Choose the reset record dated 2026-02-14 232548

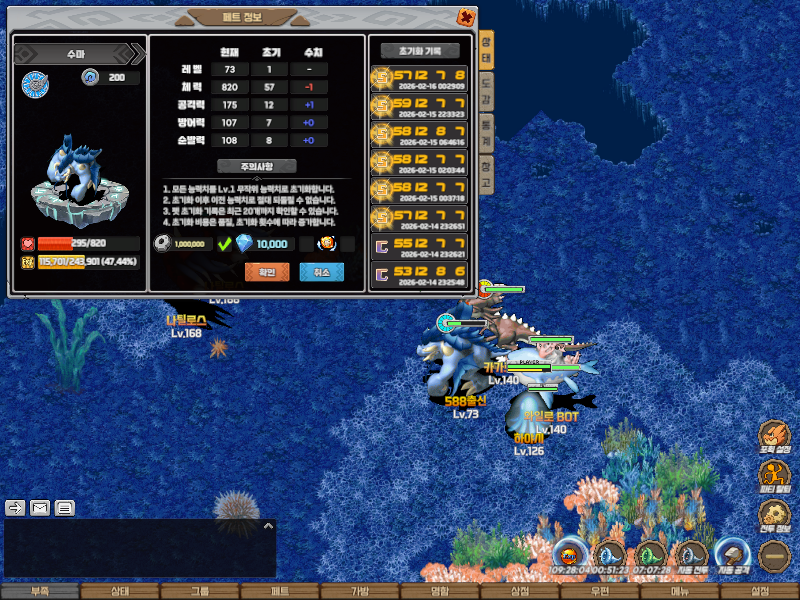(x=419, y=275)
